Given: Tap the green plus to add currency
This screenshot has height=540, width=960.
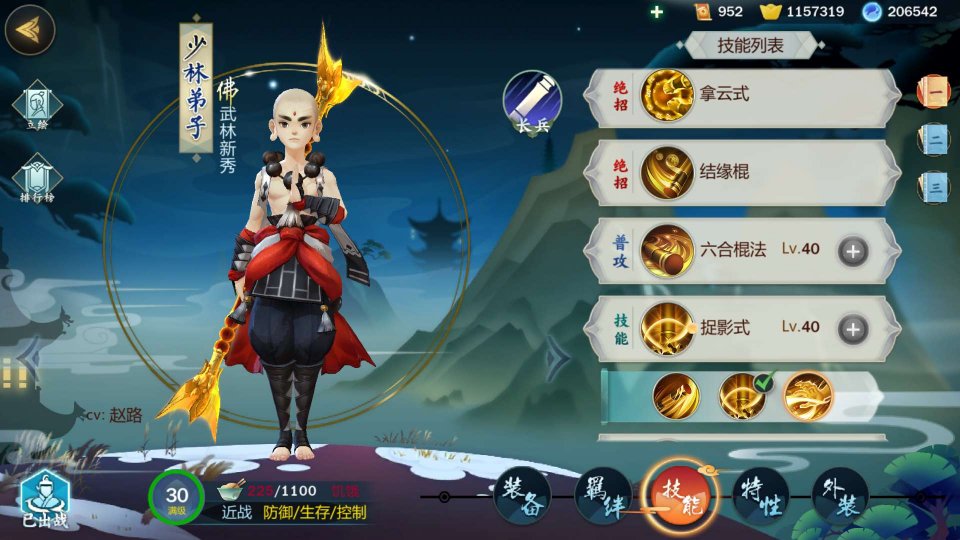Looking at the screenshot, I should (656, 12).
